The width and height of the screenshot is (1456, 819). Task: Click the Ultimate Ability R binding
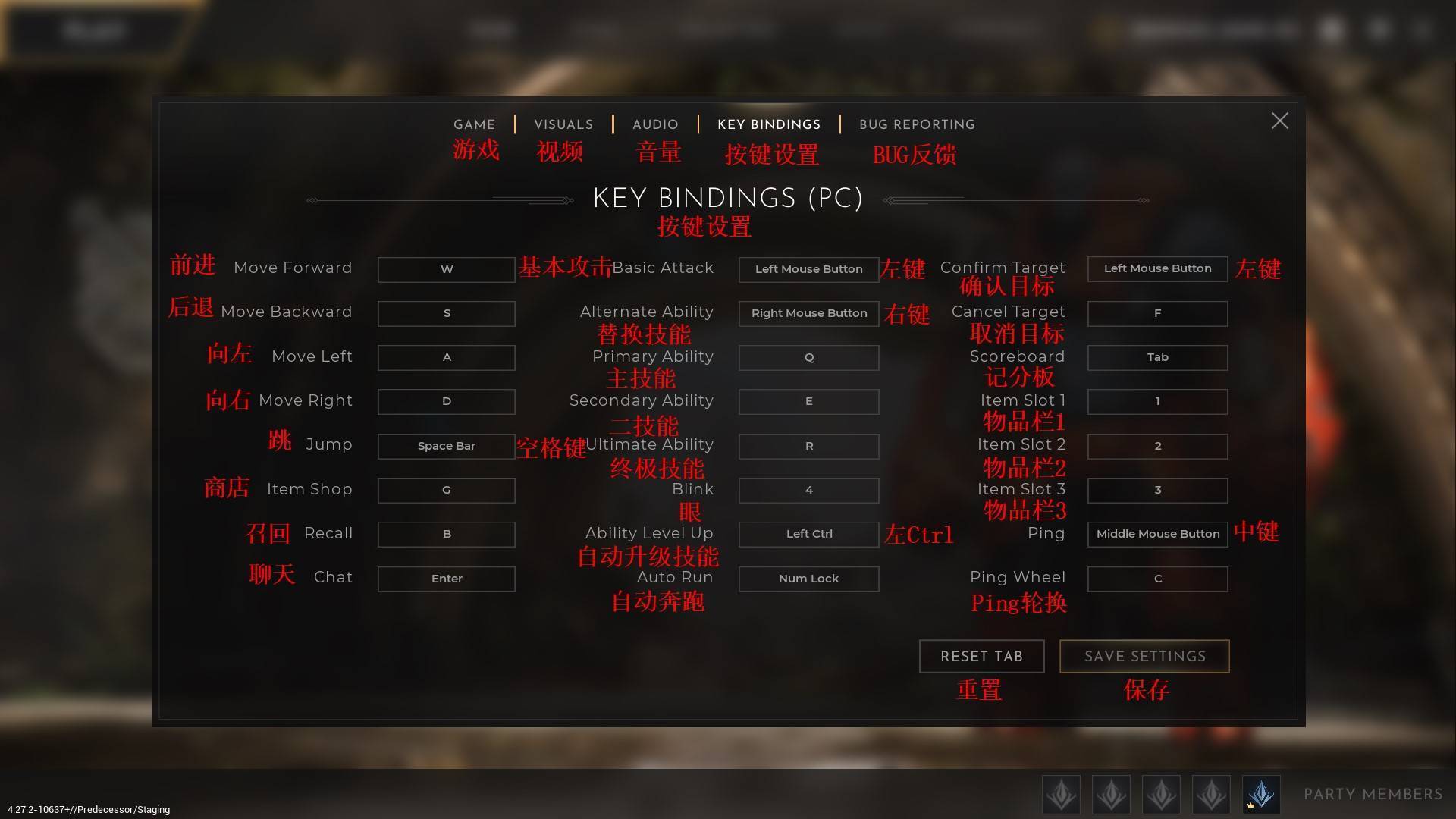click(808, 446)
